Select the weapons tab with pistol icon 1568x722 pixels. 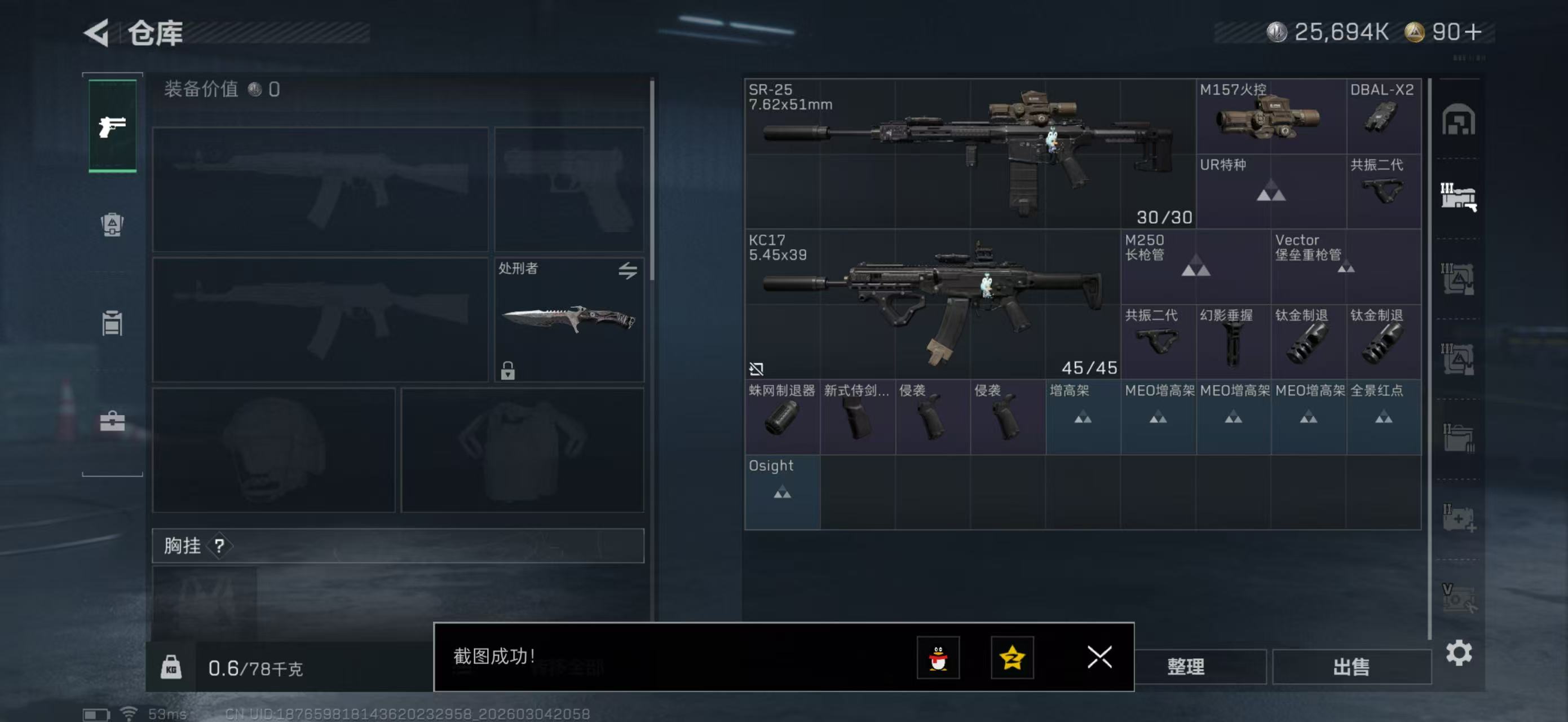click(x=113, y=126)
